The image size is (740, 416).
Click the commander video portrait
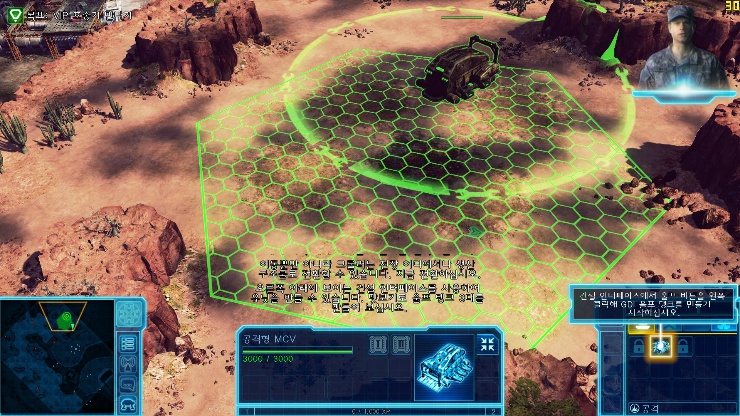tap(683, 52)
